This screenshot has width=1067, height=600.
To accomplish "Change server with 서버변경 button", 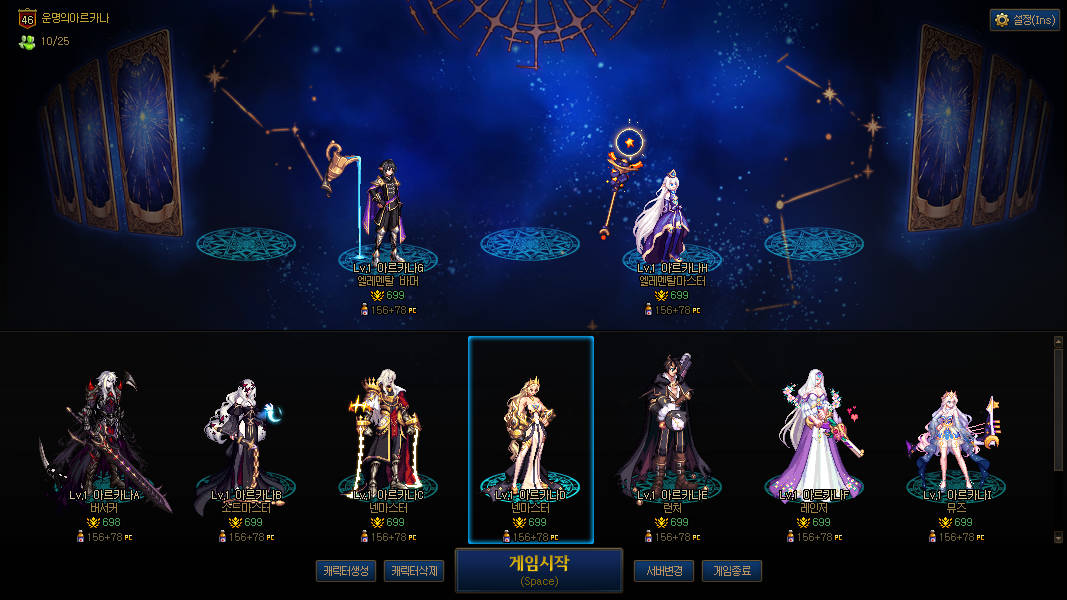I will (663, 571).
